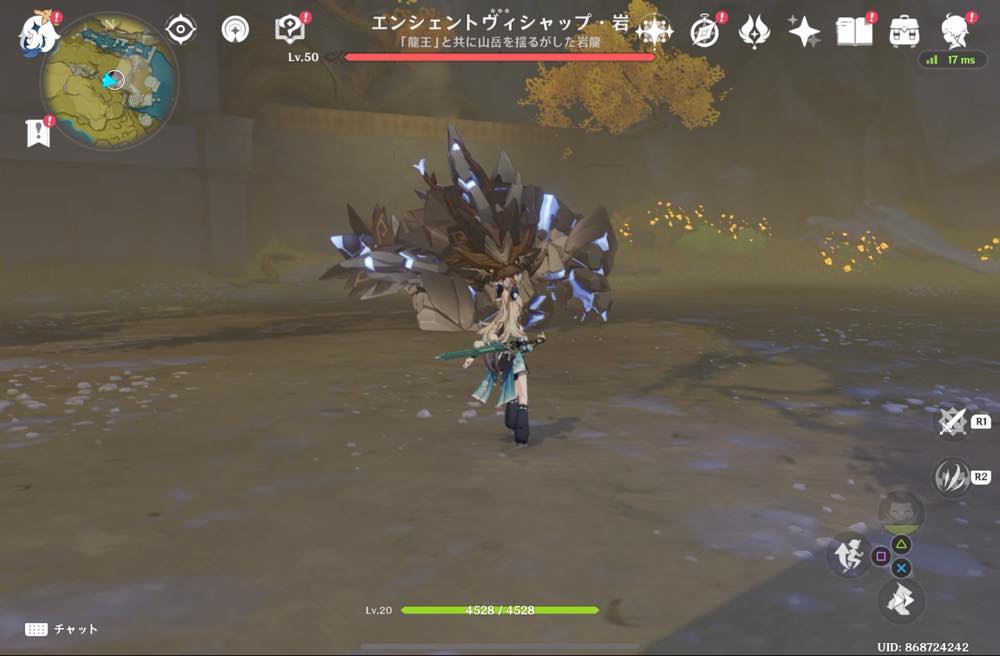Image resolution: width=1000 pixels, height=656 pixels.
Task: Open the compass adventure handbook icon
Action: coord(705,32)
